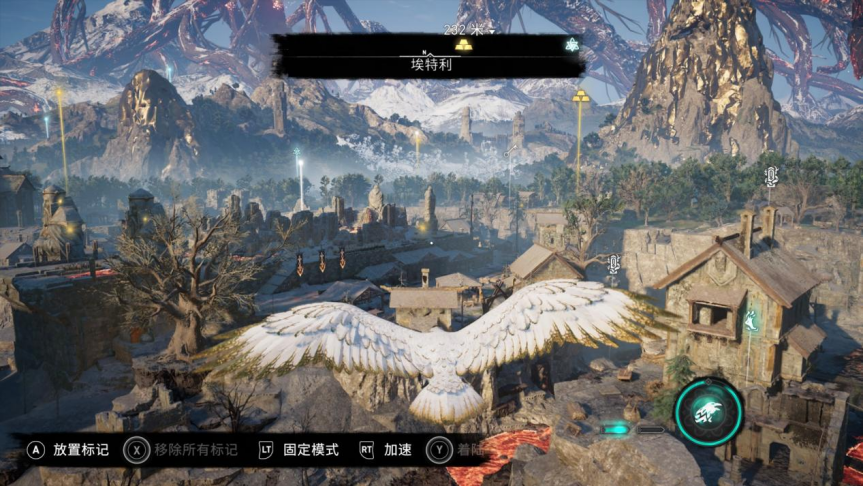Activate the glowing raven ability icon

(708, 412)
